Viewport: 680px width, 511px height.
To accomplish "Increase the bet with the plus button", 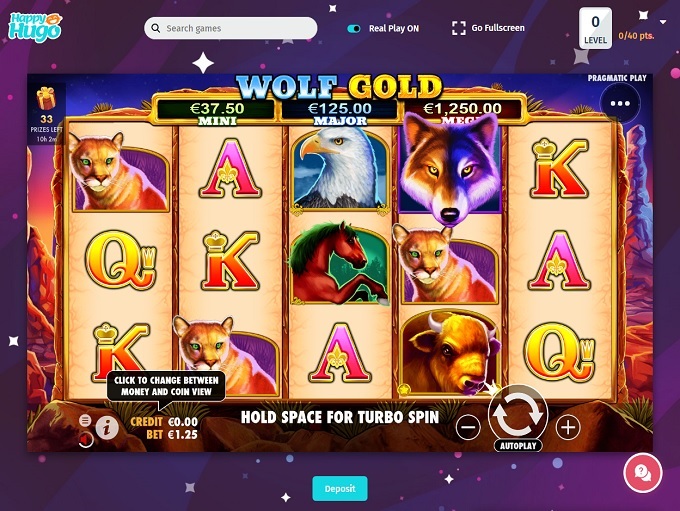I will [568, 427].
